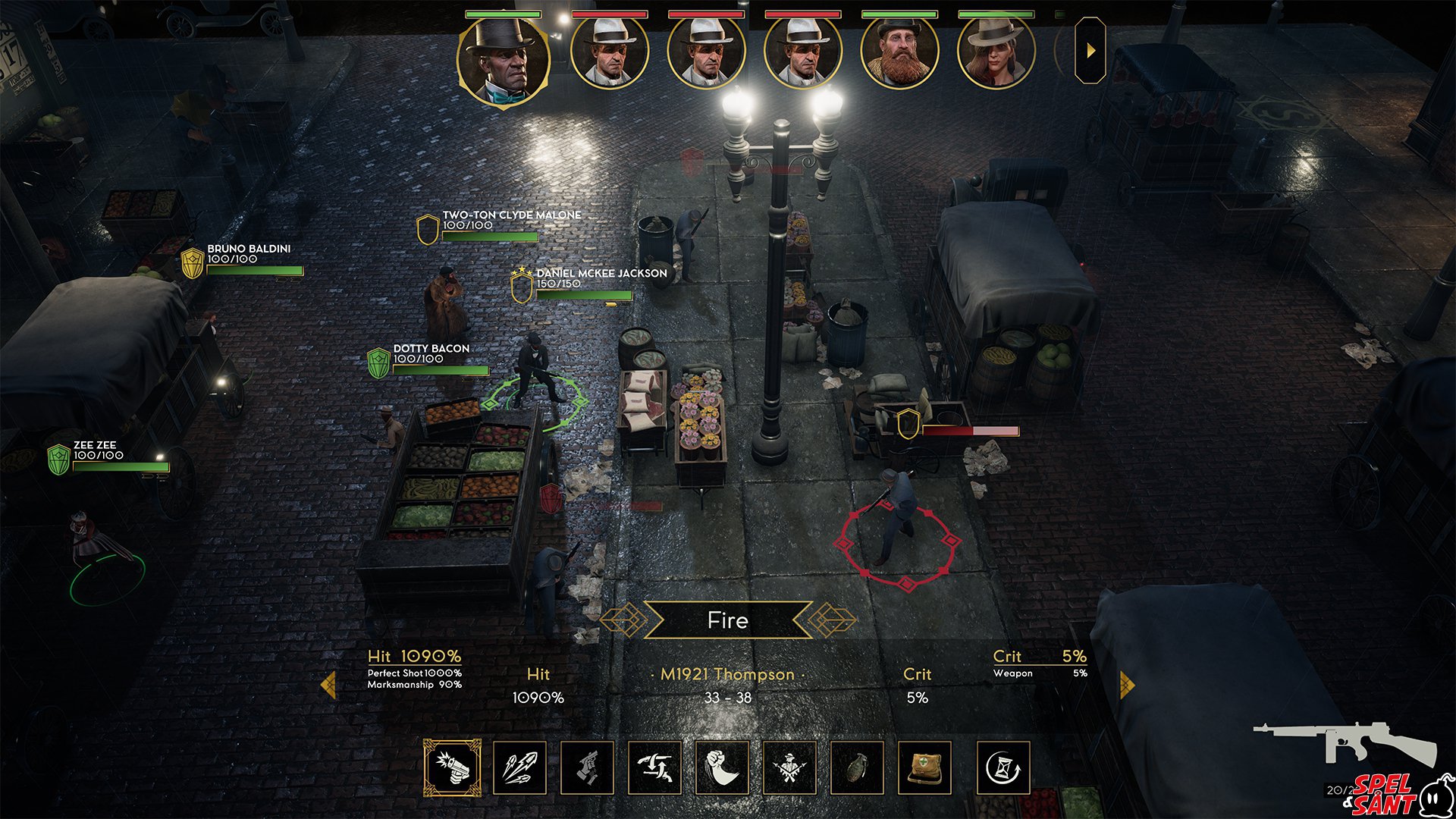Select the top hat character portrait
Screen dimensions: 1456x819
(x=503, y=59)
